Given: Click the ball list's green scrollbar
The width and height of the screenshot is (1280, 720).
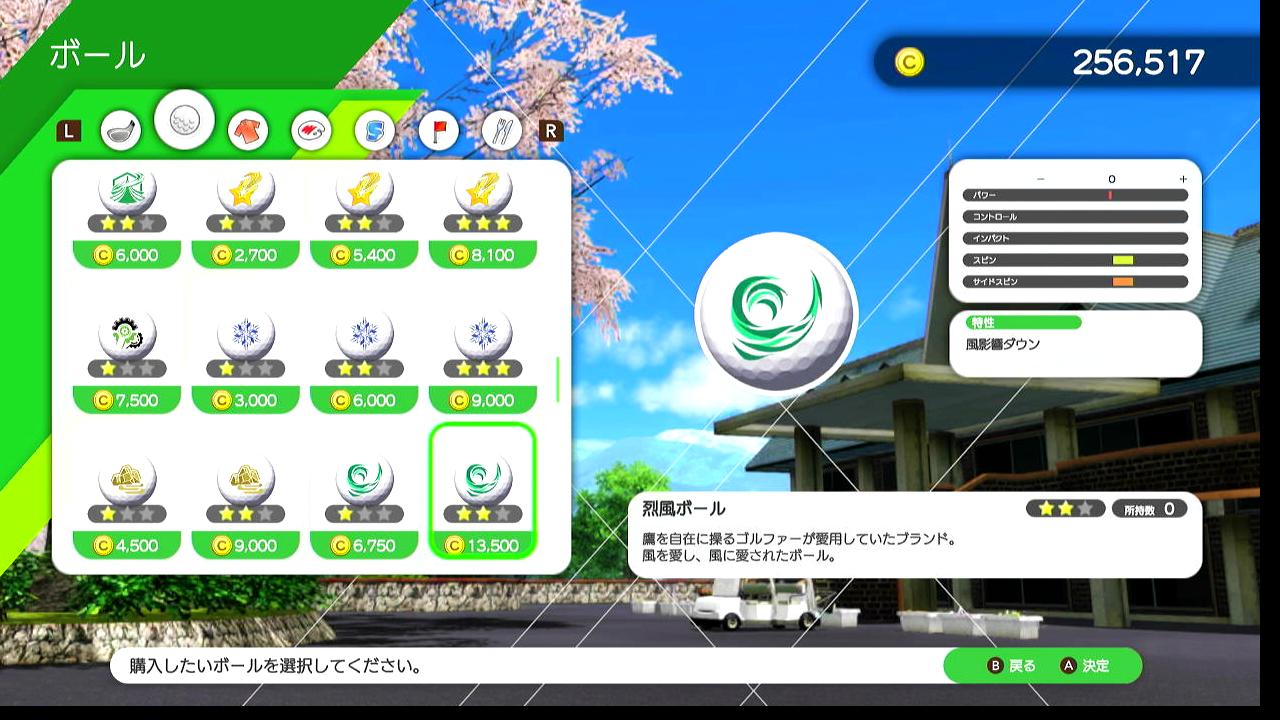Looking at the screenshot, I should [x=557, y=379].
